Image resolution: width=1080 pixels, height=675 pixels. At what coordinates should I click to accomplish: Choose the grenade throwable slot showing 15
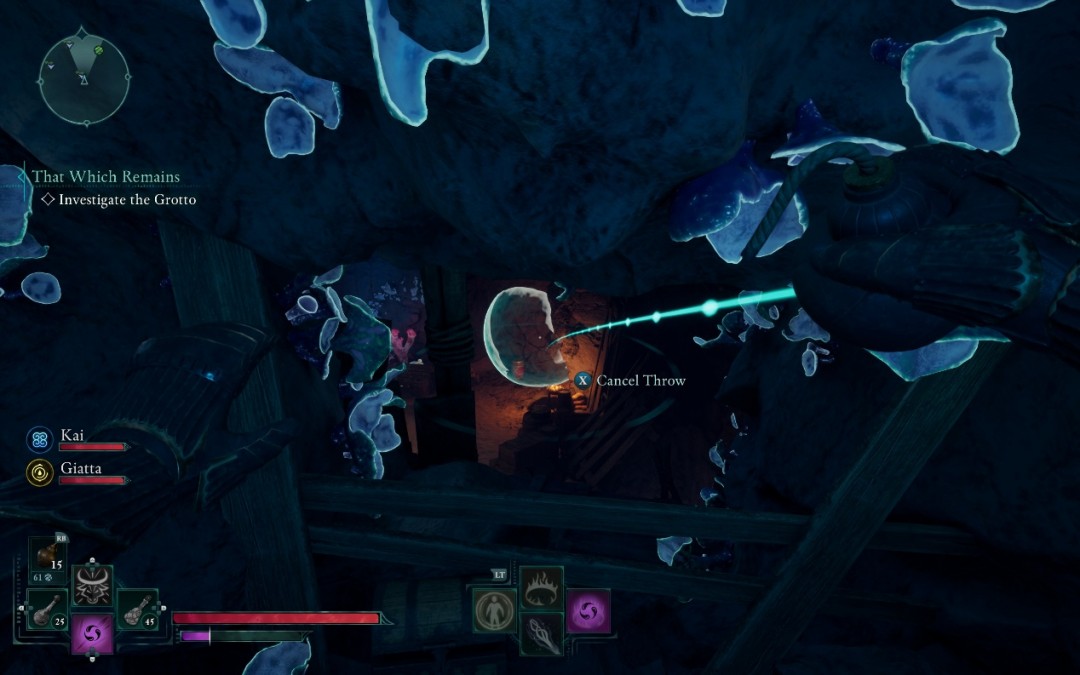[x=47, y=557]
